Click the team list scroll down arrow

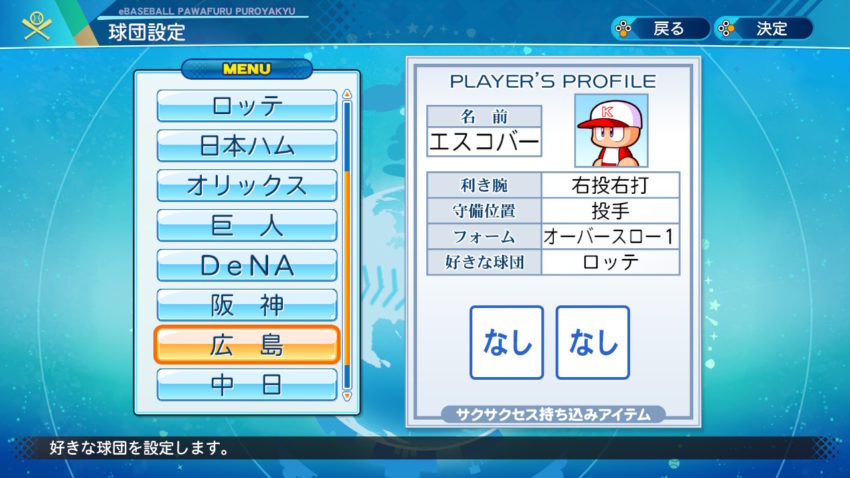point(347,396)
